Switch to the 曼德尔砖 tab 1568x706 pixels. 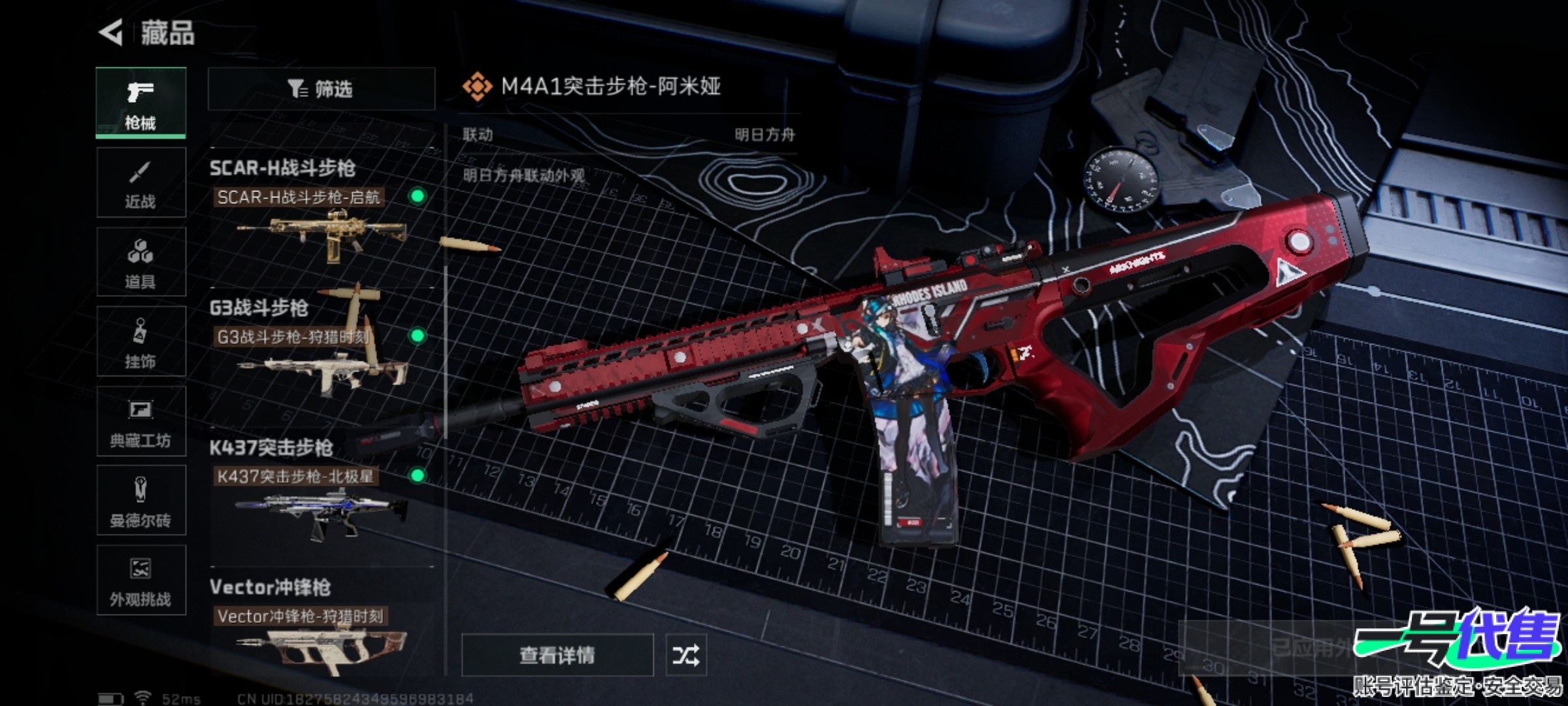tap(140, 501)
